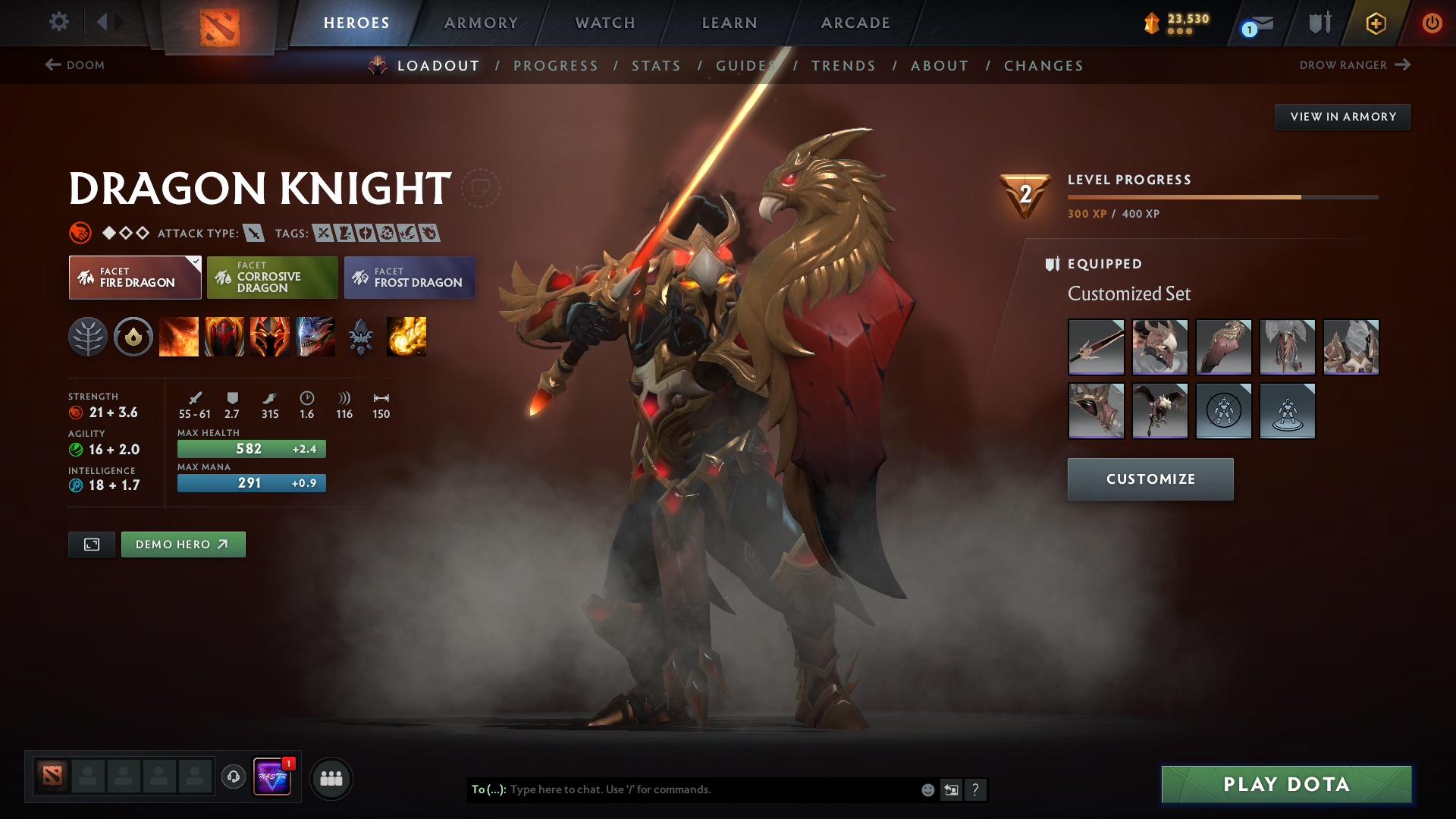Switch to the Frost Dragon facet

[409, 278]
